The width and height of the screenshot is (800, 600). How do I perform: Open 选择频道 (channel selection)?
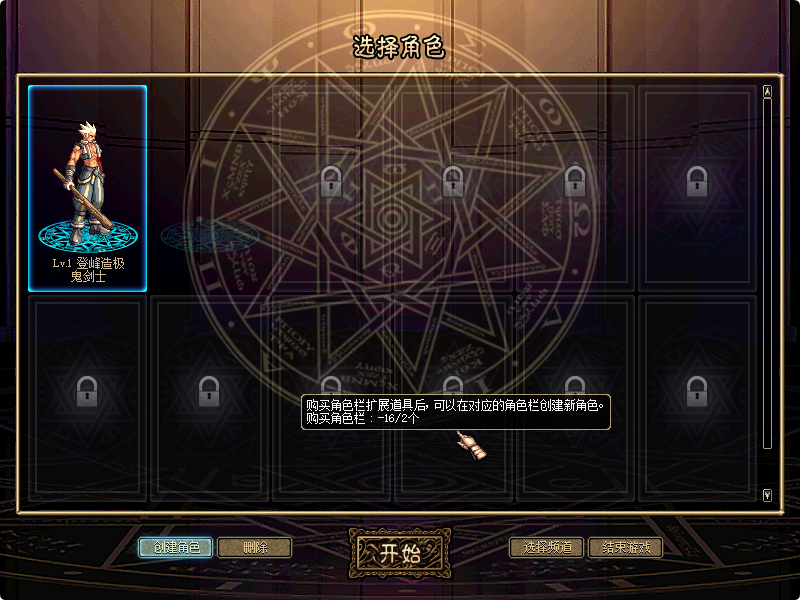pos(546,547)
